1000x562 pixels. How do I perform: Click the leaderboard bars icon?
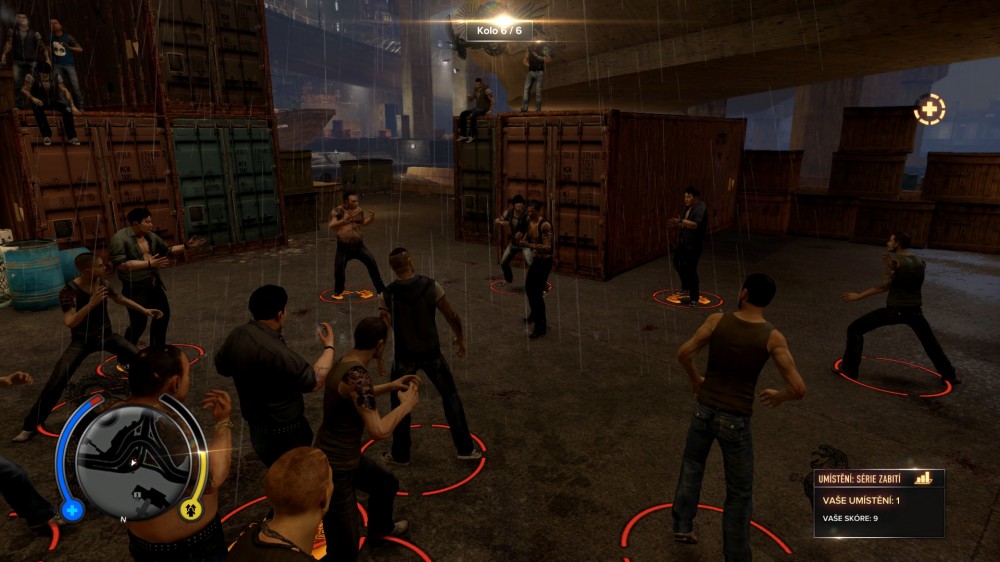pos(923,478)
